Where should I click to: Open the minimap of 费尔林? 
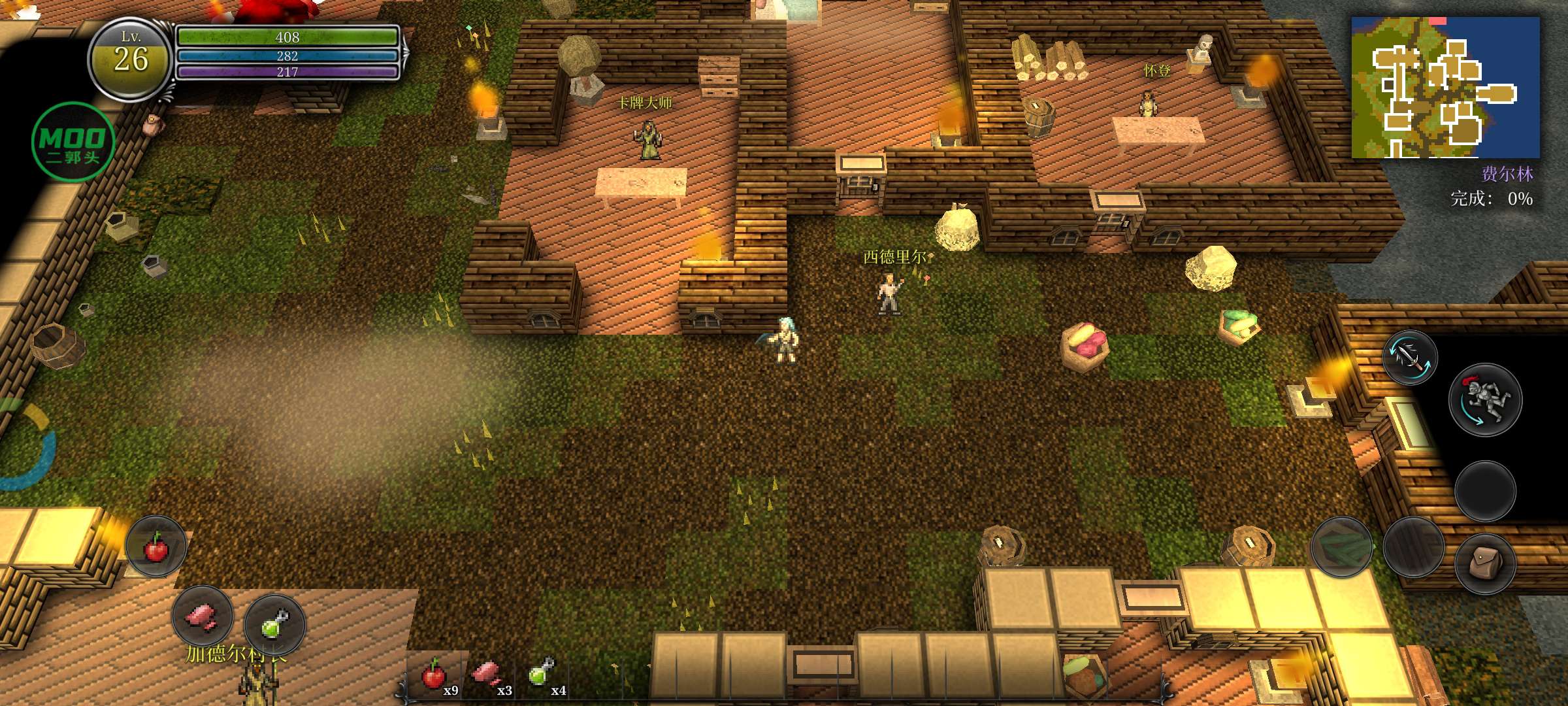click(x=1445, y=88)
